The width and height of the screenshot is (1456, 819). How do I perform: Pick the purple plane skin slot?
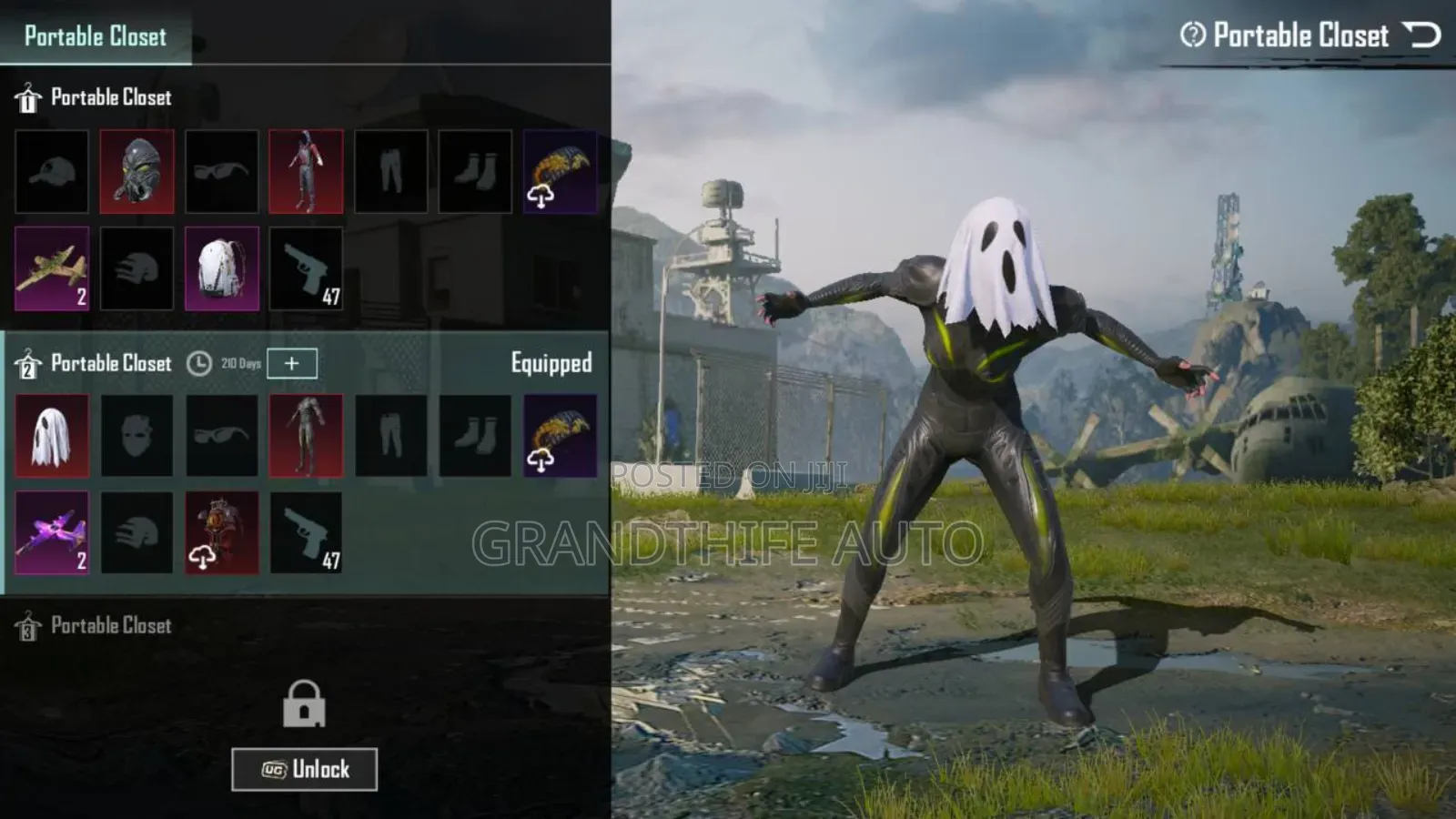52,533
